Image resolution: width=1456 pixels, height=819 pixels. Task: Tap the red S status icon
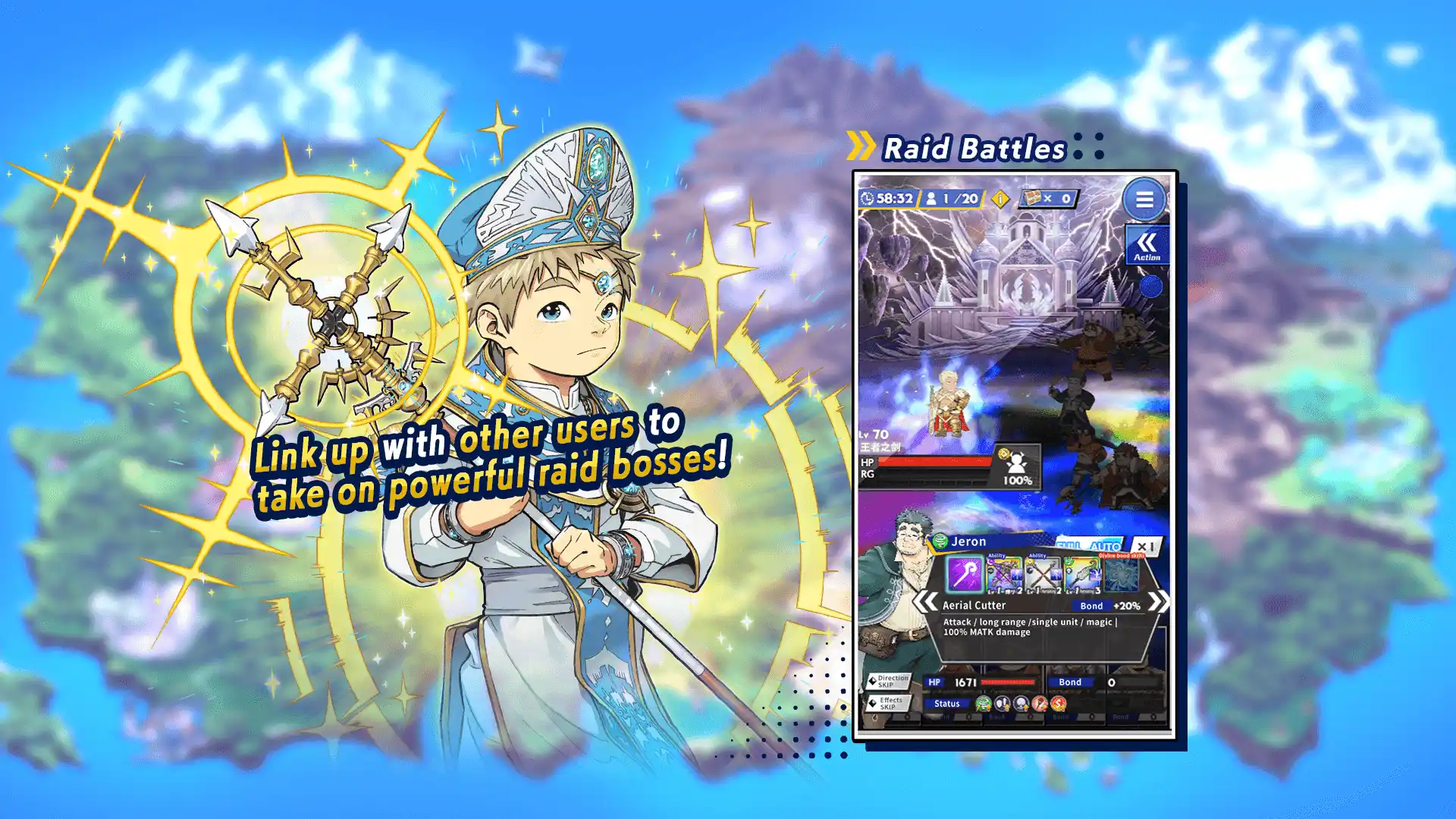point(1059,704)
